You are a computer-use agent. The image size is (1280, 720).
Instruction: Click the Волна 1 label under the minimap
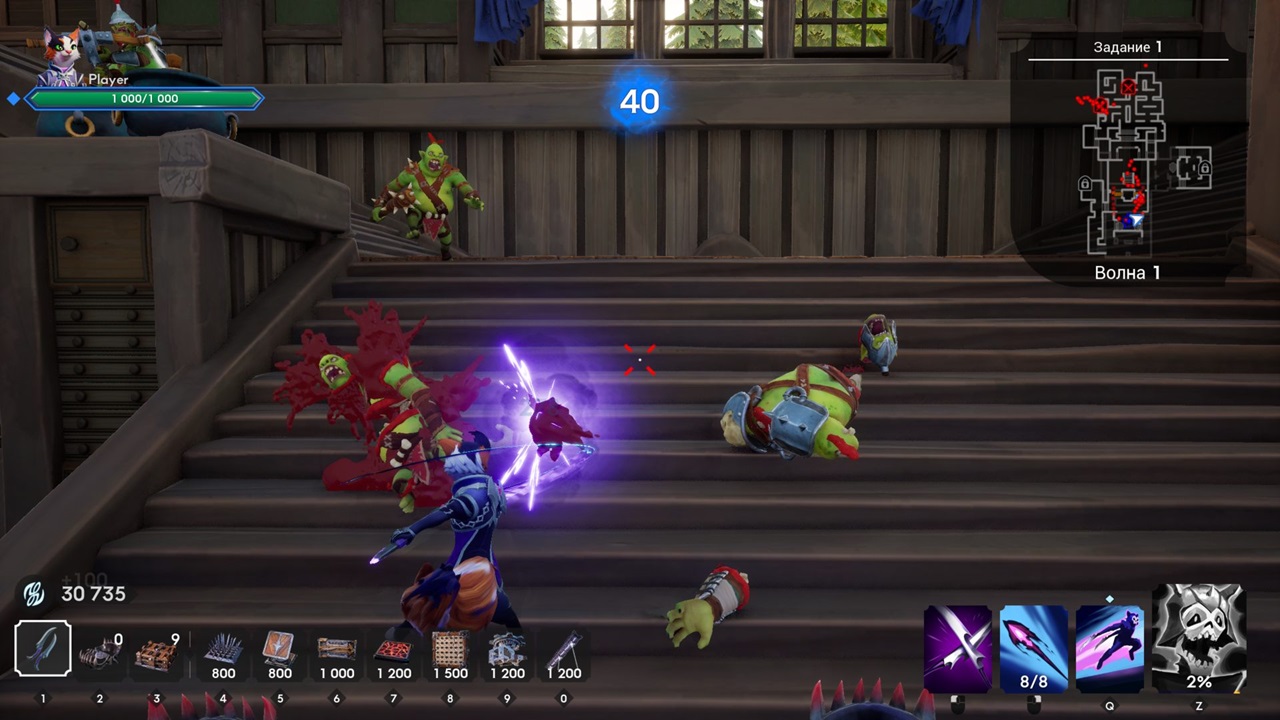coord(1128,272)
